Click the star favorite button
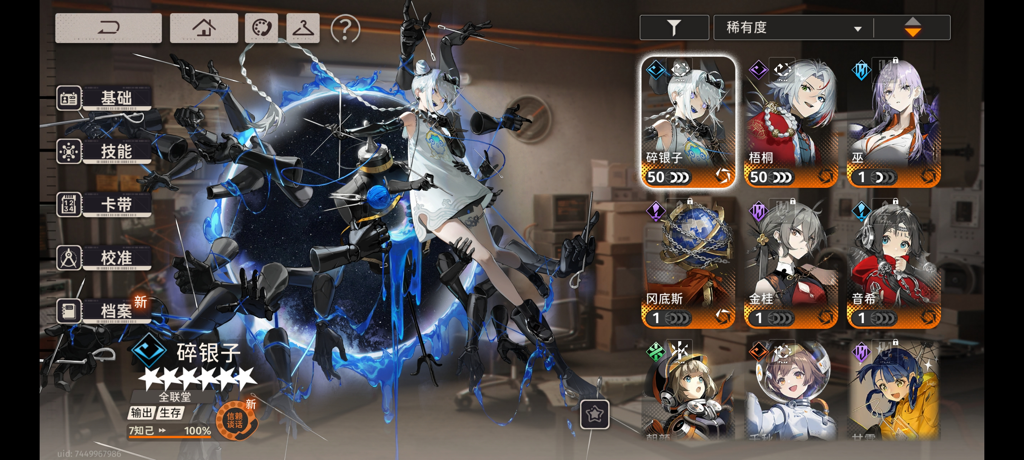Screen dimensions: 1024x460 (595, 414)
